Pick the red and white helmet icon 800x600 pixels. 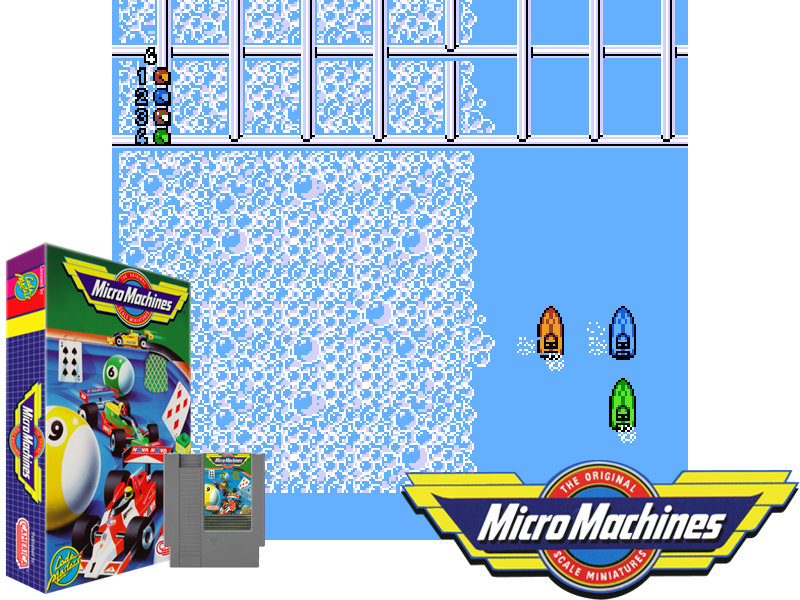(x=161, y=116)
